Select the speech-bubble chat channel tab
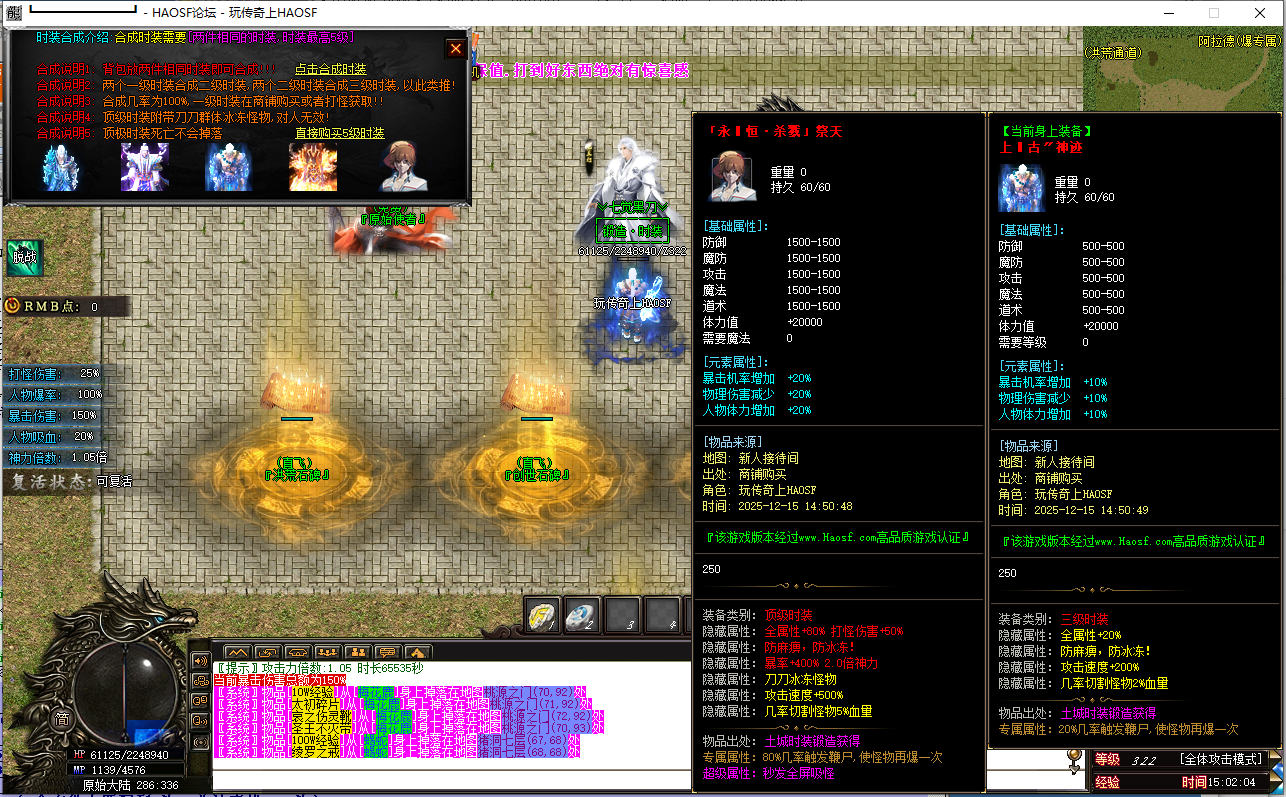The width and height of the screenshot is (1286, 797). (x=387, y=653)
